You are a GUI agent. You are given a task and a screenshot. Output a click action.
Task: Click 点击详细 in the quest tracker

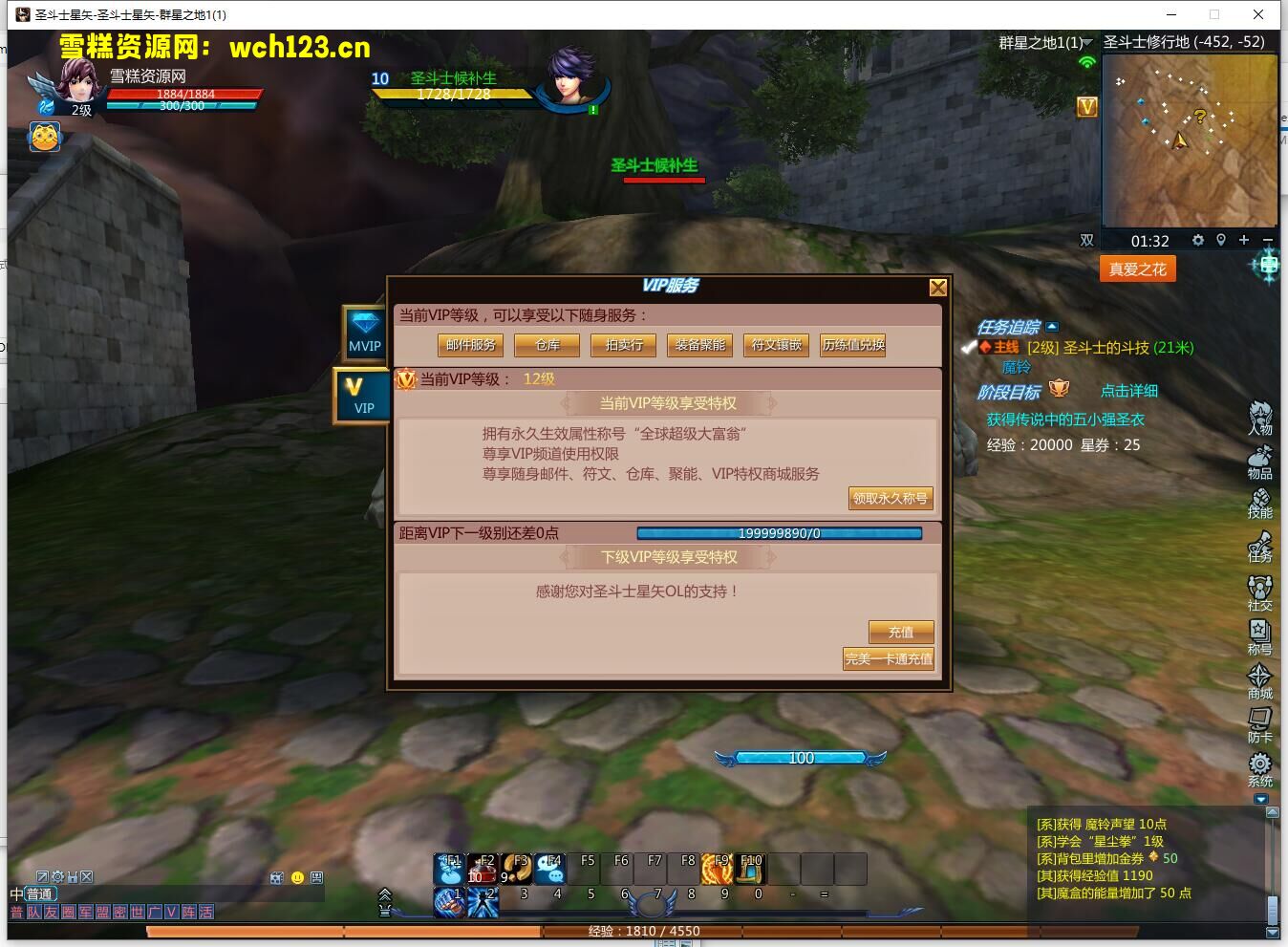pos(1128,391)
